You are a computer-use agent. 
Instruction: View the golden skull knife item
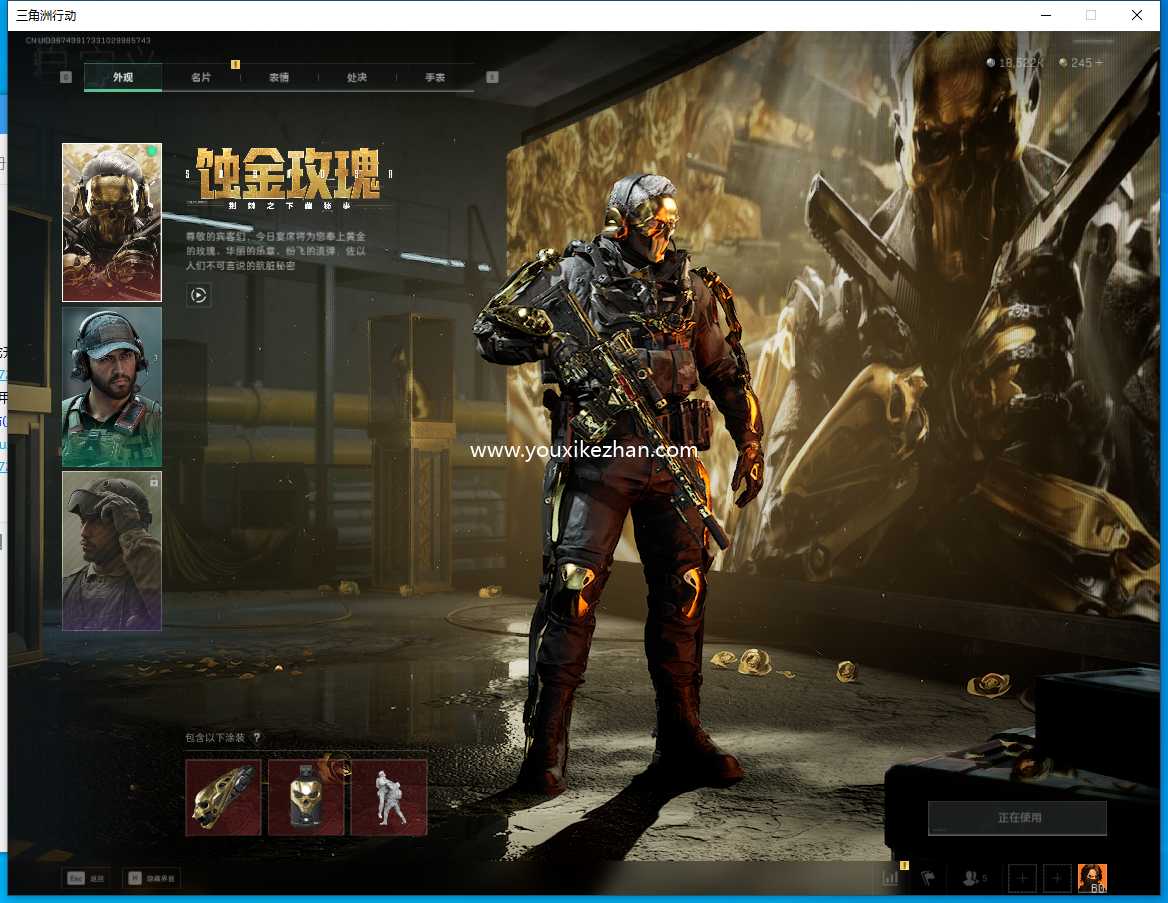point(223,797)
